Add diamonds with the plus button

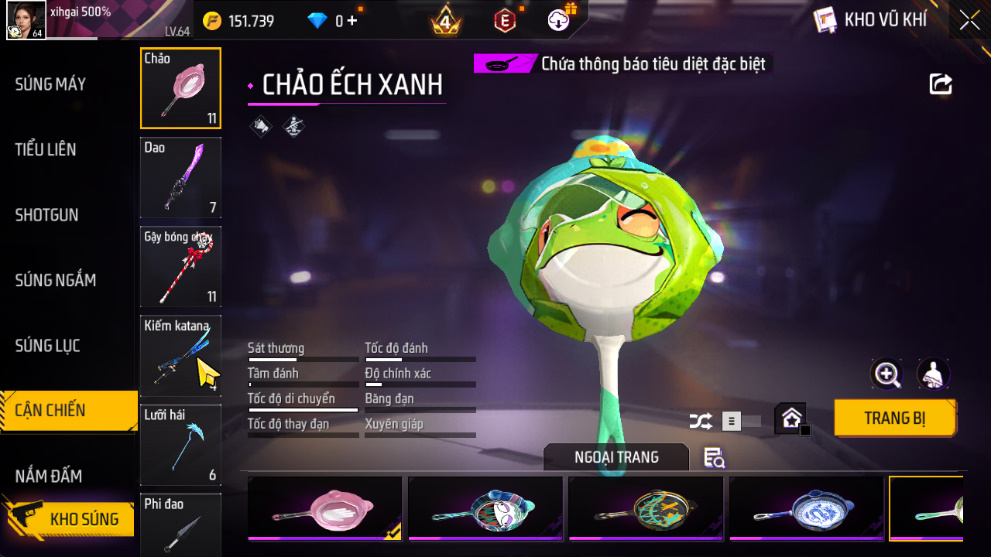click(352, 20)
